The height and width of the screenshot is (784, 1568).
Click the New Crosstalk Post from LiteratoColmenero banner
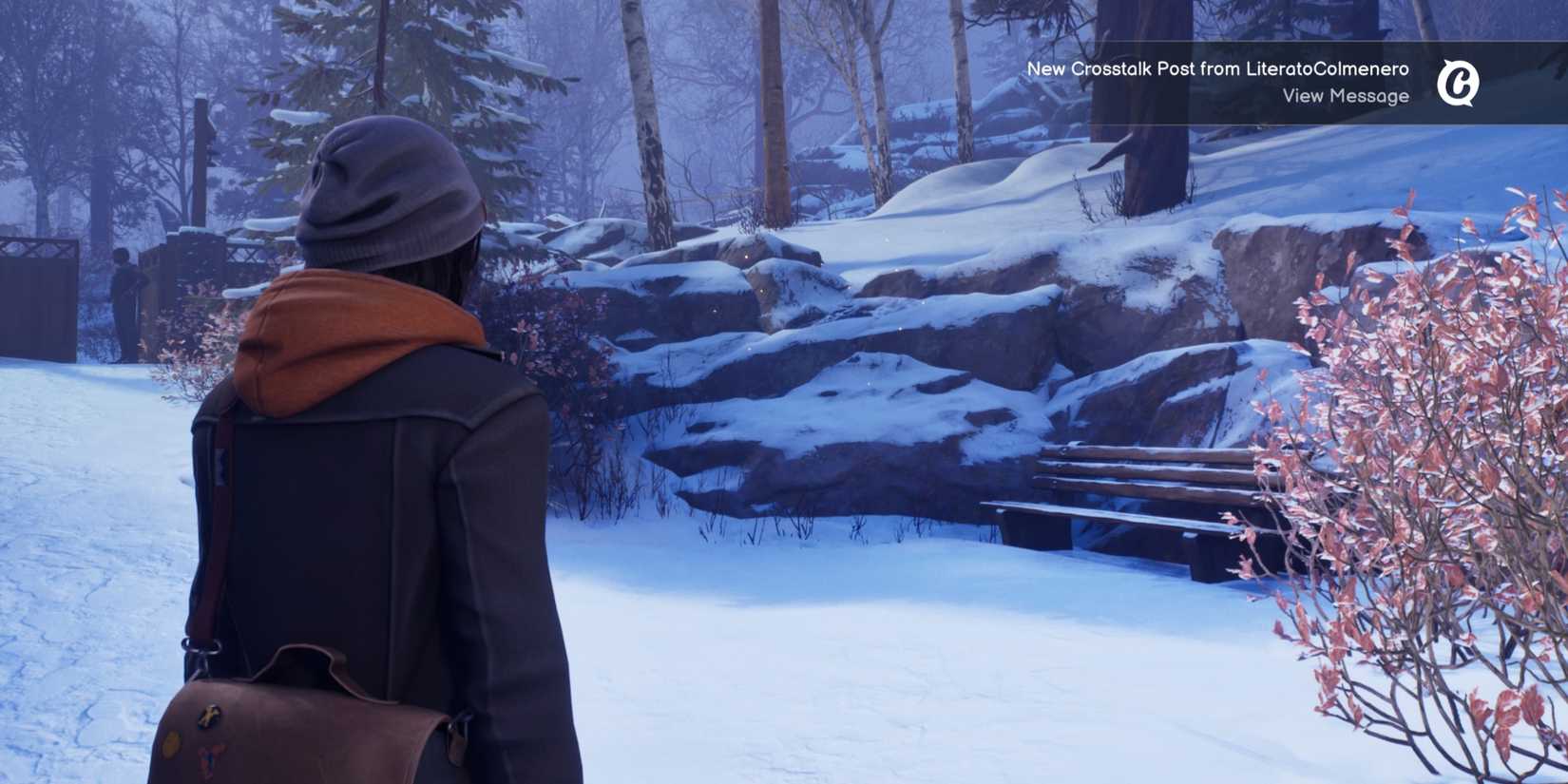(x=1219, y=67)
